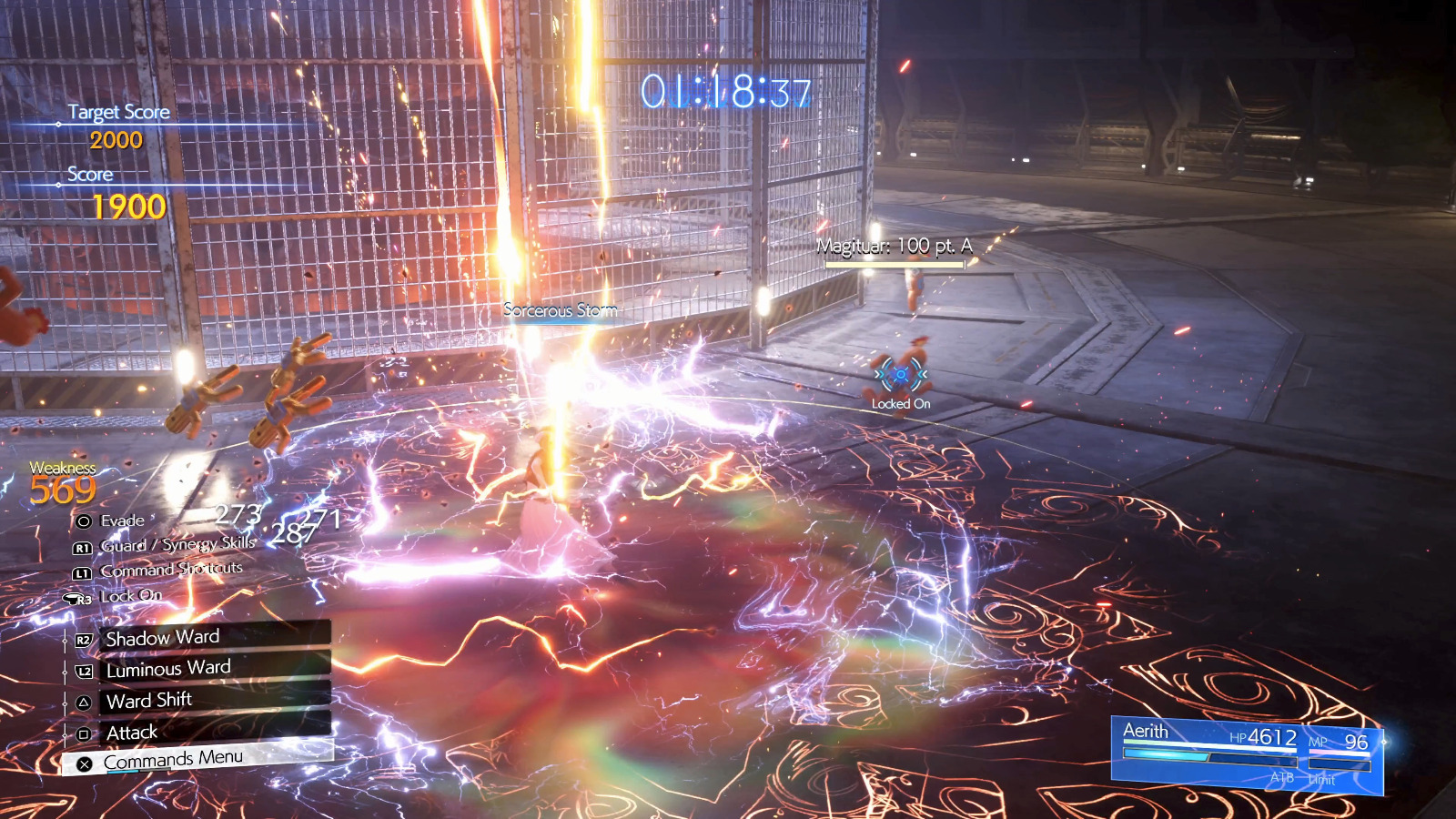Activate the Ward Shift command
Viewport: 1456px width, 819px height.
click(x=202, y=700)
